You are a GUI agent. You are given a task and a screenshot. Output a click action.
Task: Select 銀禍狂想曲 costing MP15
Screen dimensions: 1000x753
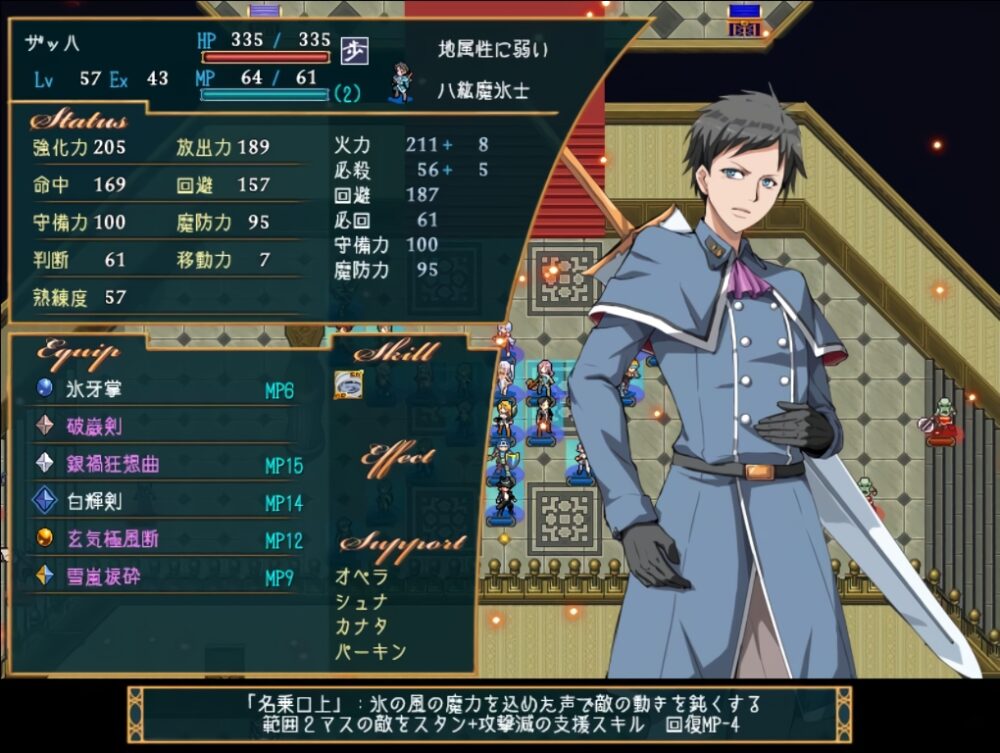click(x=112, y=465)
